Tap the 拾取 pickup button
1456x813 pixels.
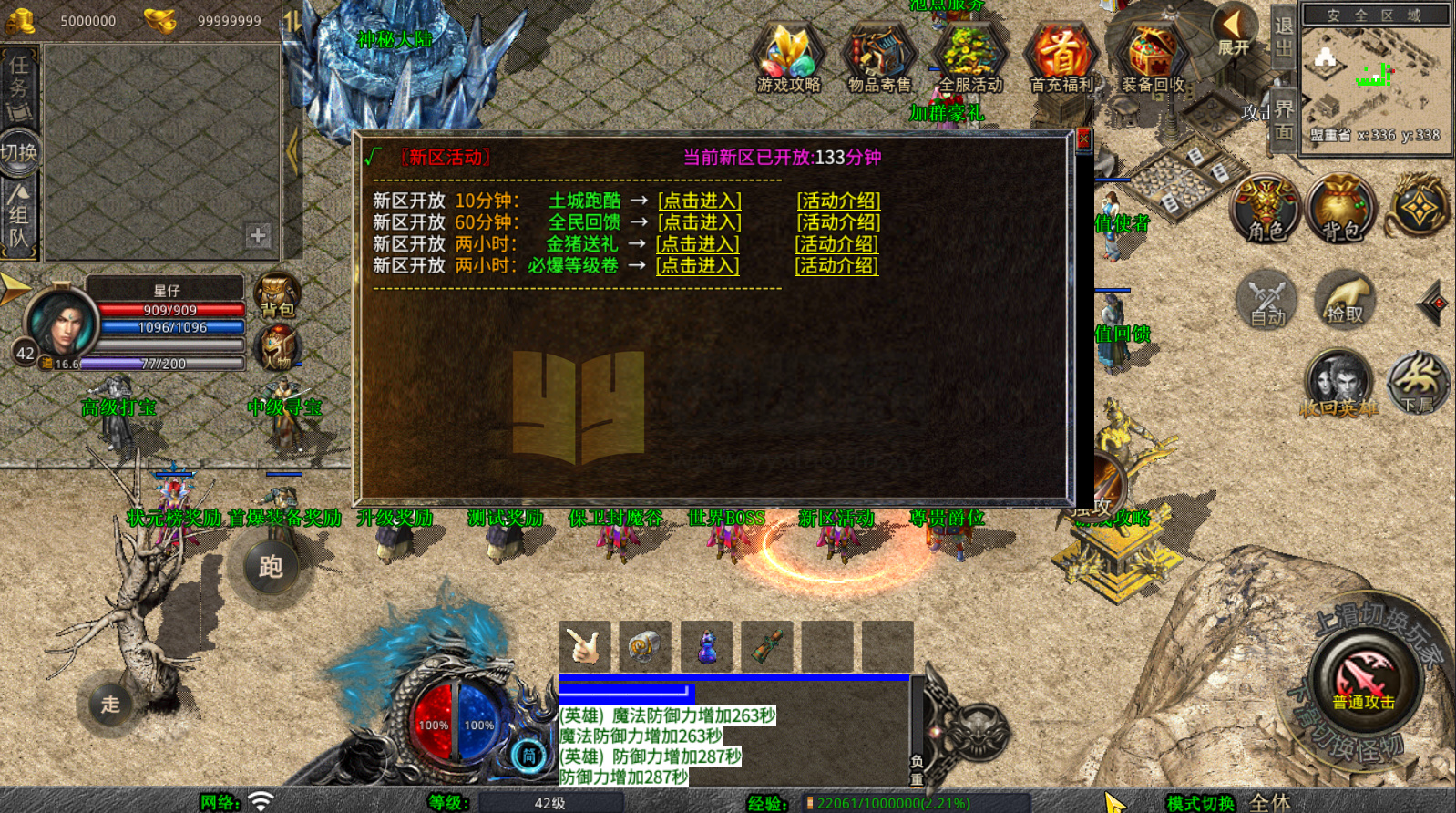(1344, 299)
